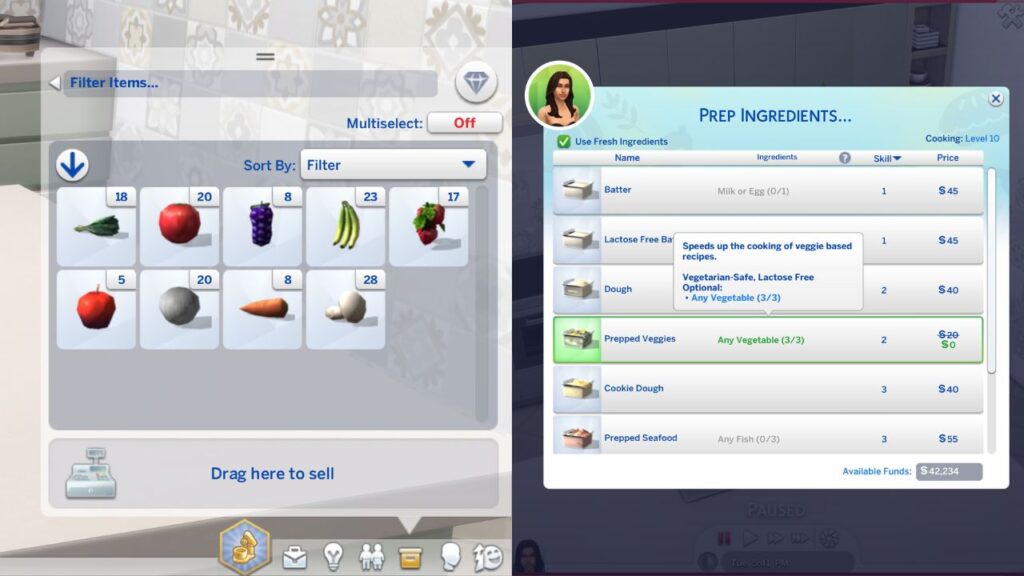
Task: Choose the Prepped Veggies recipe
Action: pos(768,340)
